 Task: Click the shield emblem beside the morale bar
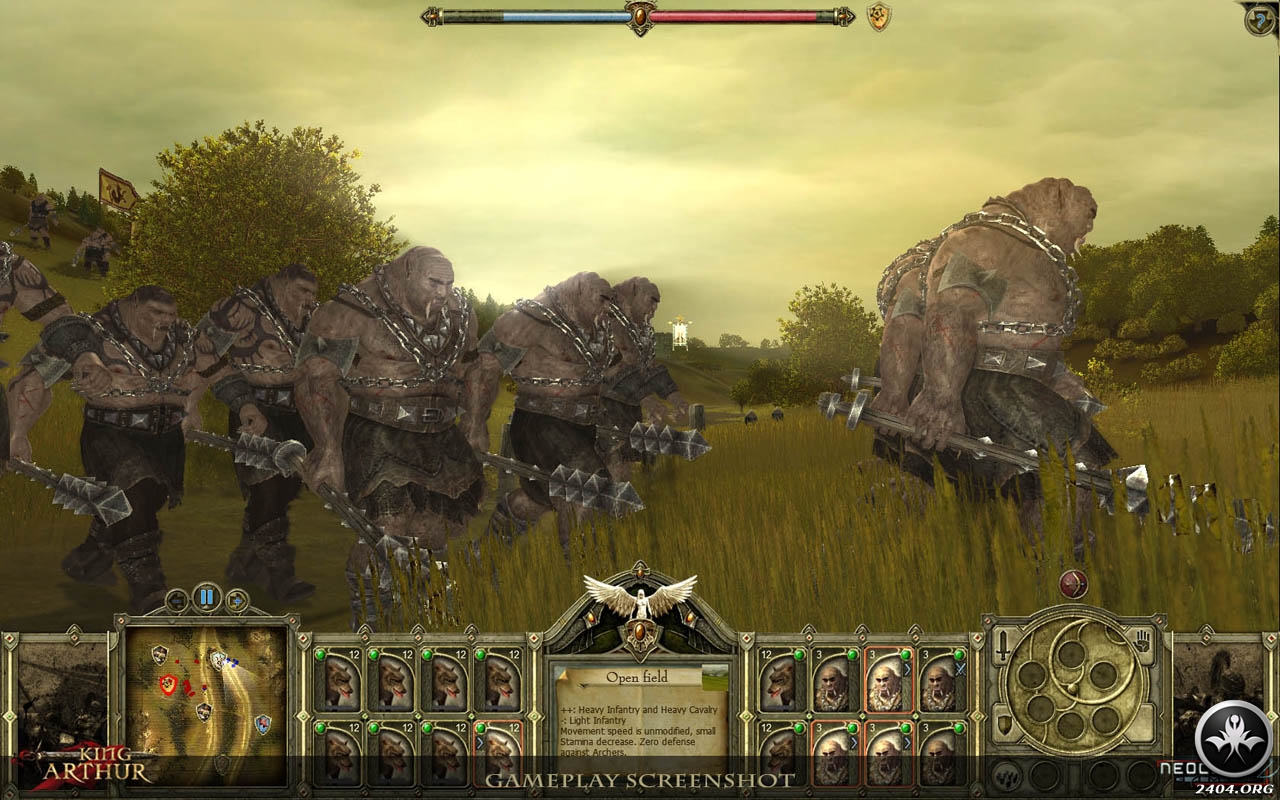click(x=878, y=17)
